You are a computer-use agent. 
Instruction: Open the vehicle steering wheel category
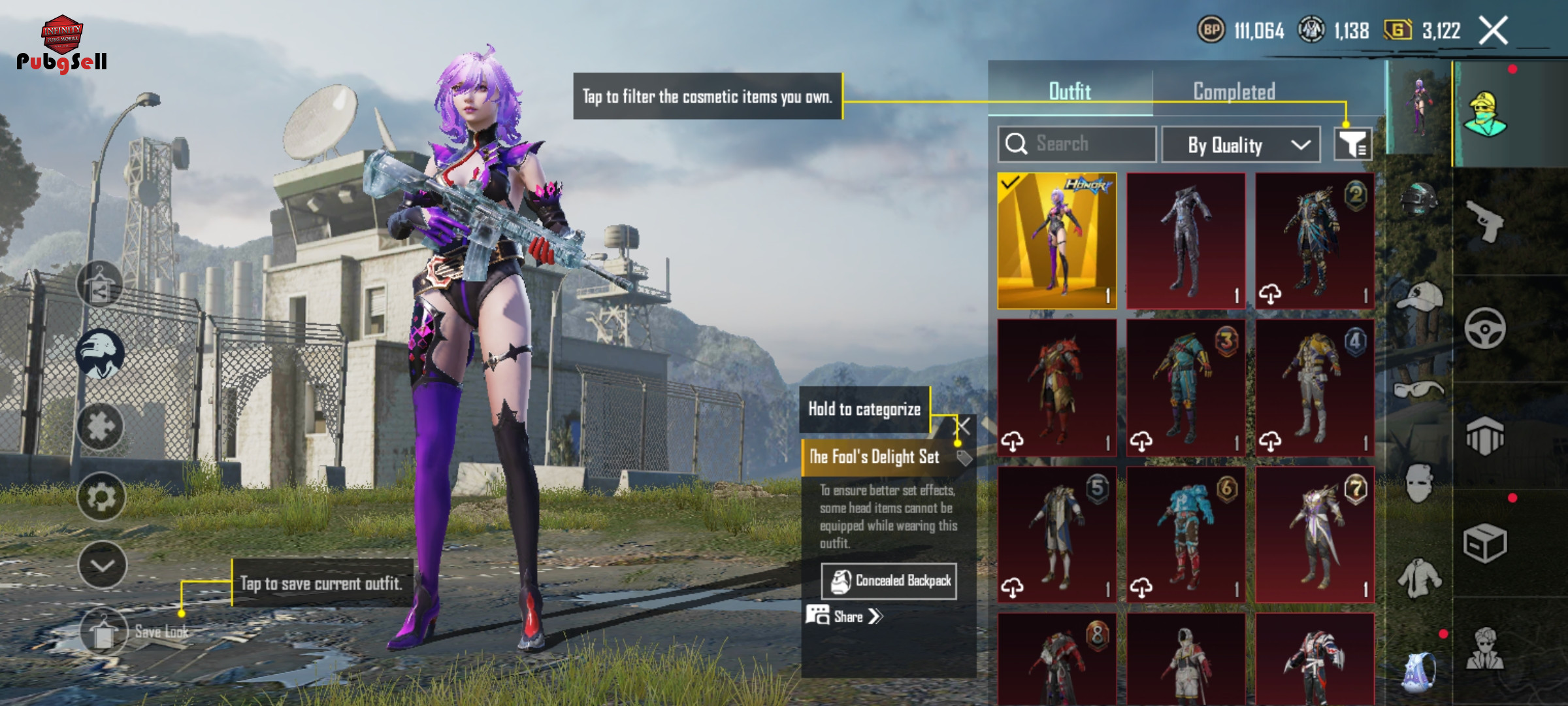pyautogui.click(x=1484, y=328)
